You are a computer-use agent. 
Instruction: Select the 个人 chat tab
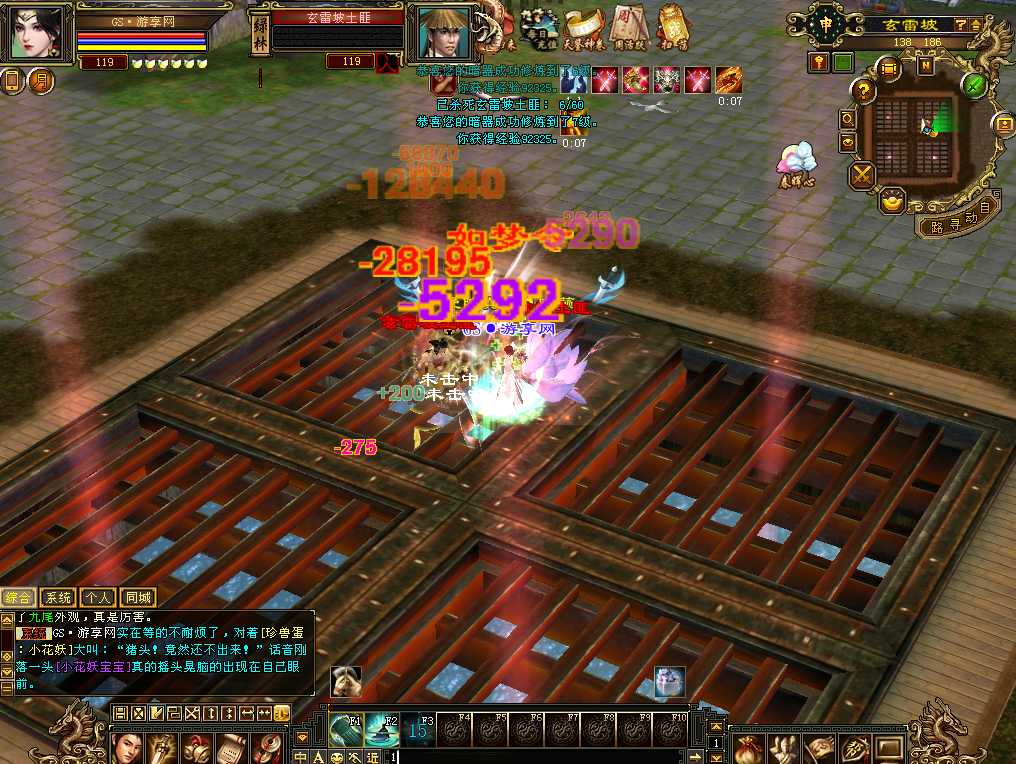tap(98, 597)
